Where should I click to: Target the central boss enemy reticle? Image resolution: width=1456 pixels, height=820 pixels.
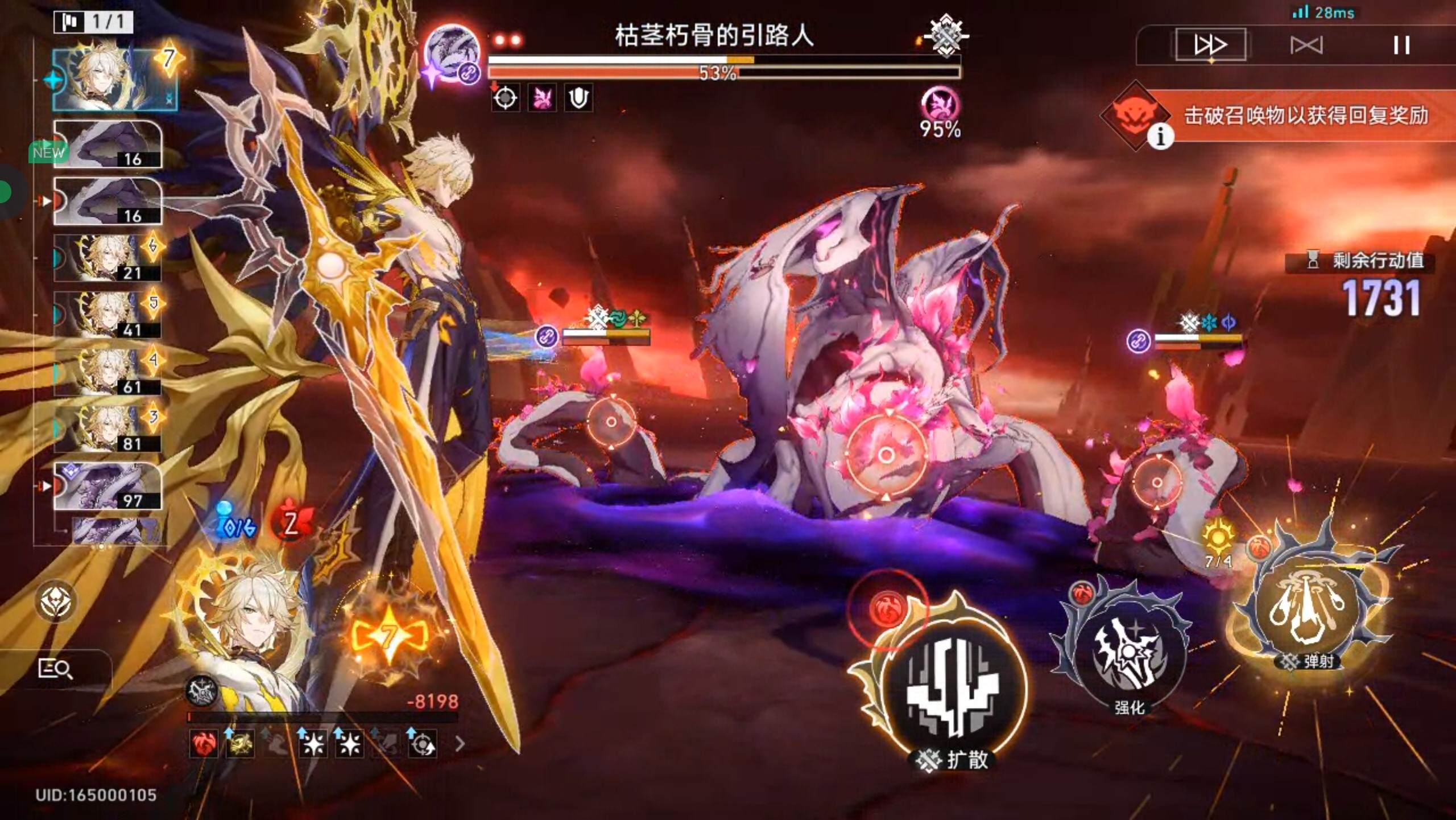886,455
